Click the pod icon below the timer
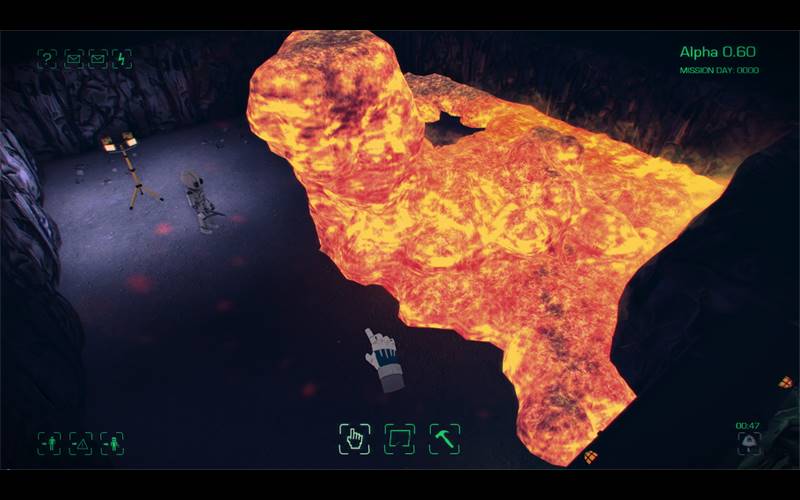This screenshot has height=500, width=800. [747, 441]
